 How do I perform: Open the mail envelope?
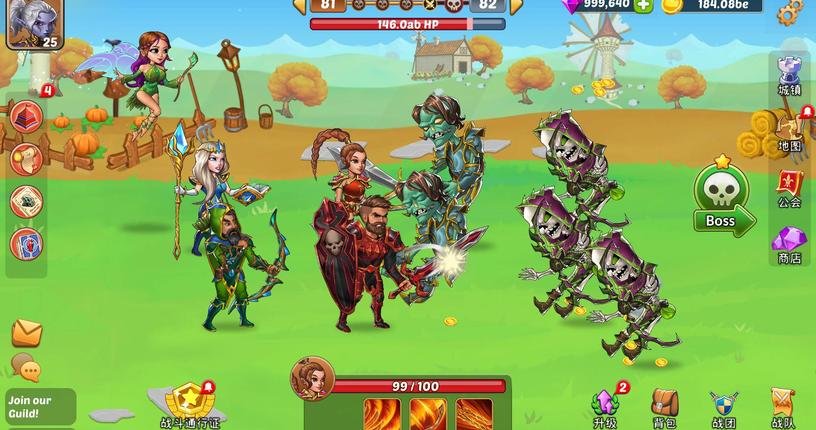26,333
